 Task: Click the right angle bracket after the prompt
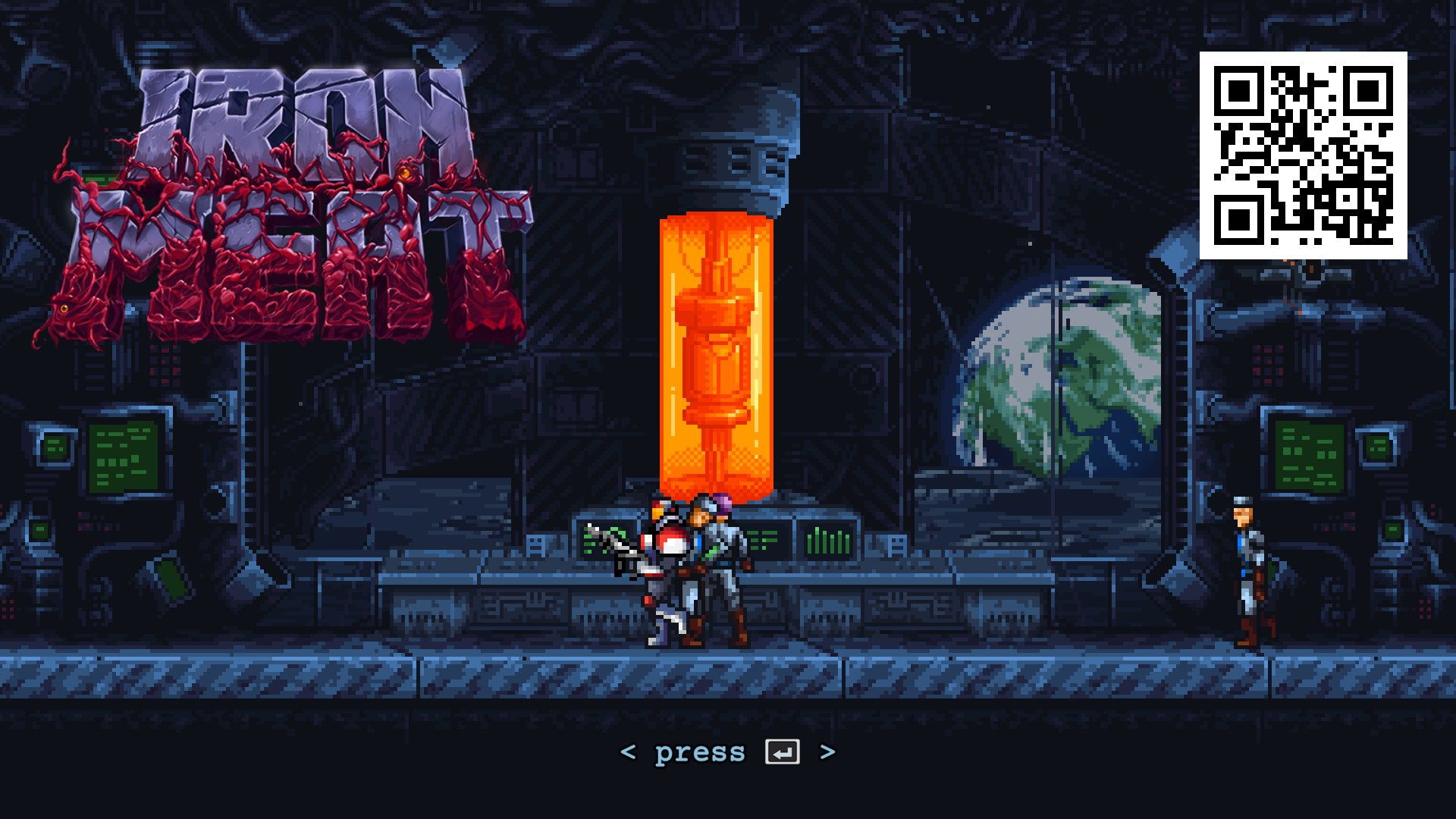point(827,752)
